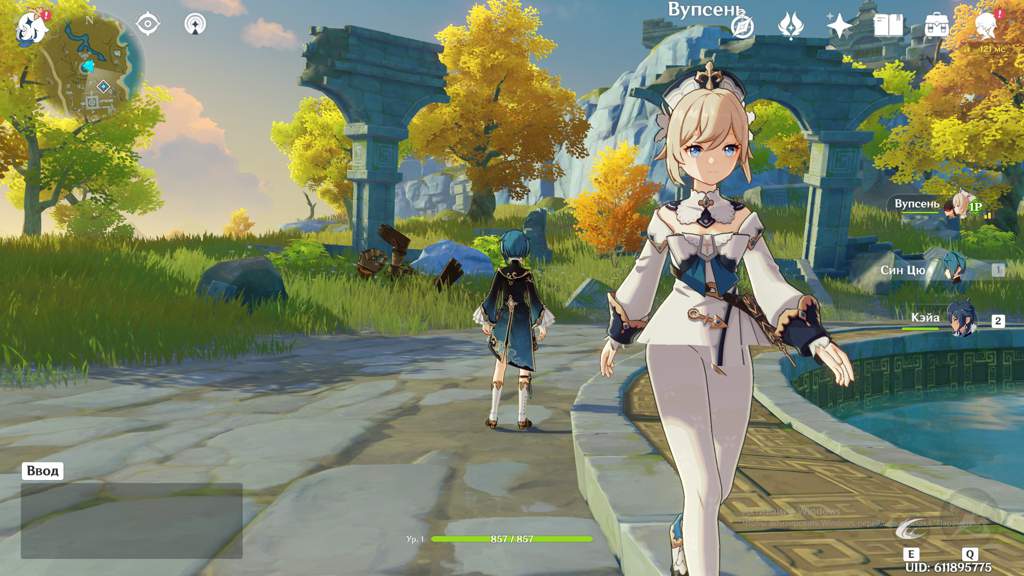The width and height of the screenshot is (1024, 576).
Task: Switch to party member Кэйа
Action: tap(960, 318)
